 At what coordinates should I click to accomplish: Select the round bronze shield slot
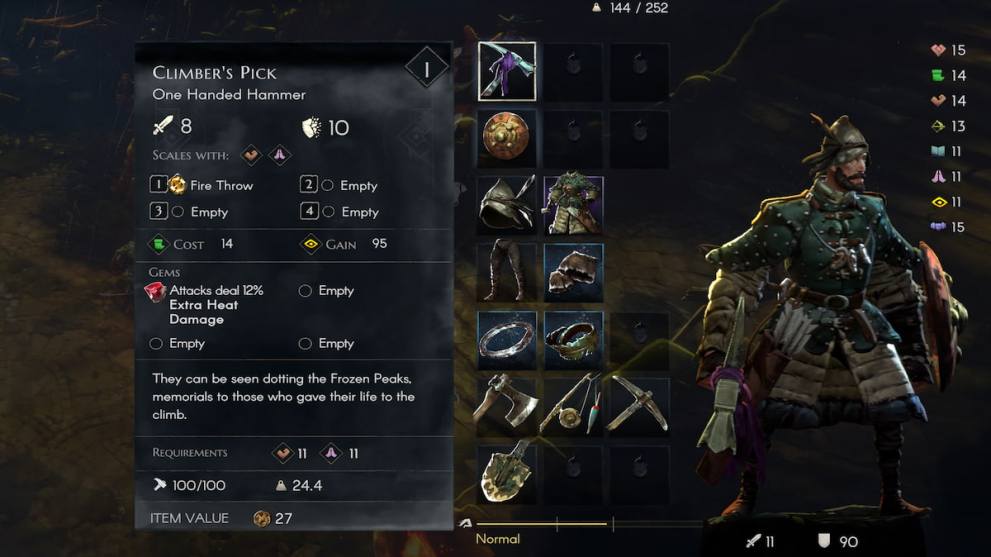(x=507, y=138)
